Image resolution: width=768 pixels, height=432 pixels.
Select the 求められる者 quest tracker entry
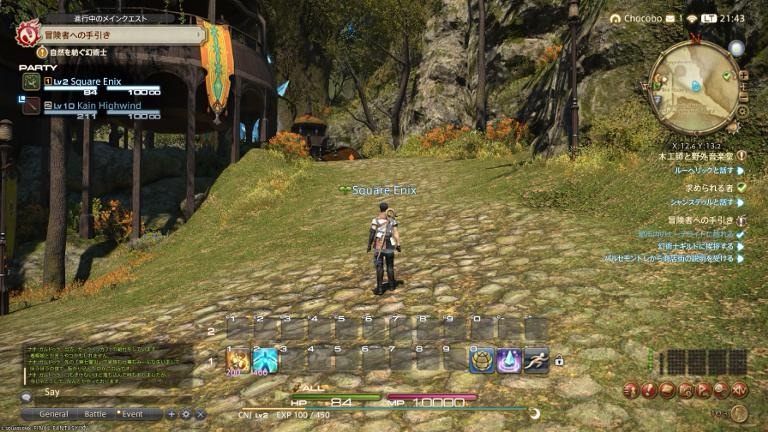(708, 187)
